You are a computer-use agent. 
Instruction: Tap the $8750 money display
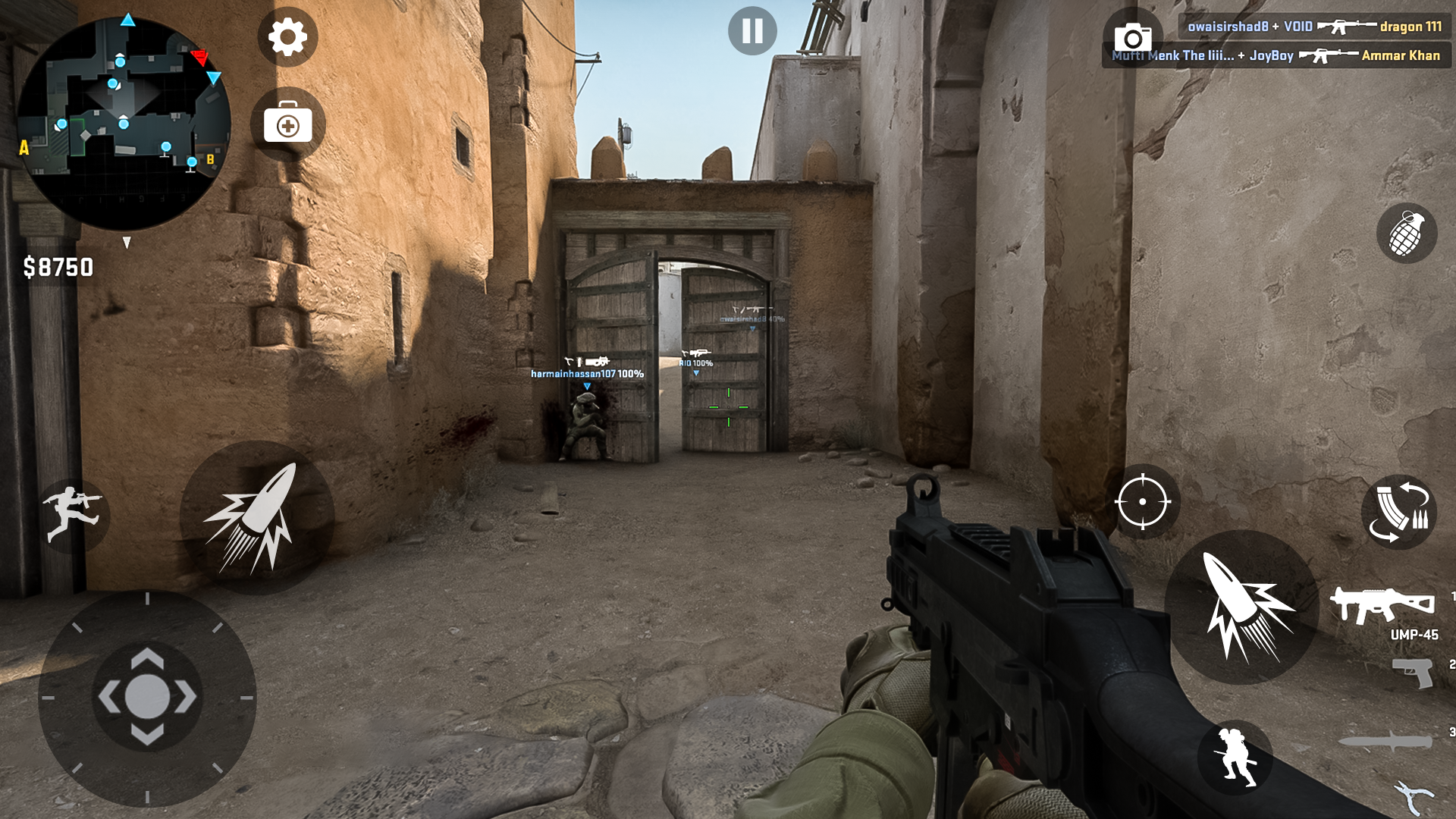[x=57, y=266]
